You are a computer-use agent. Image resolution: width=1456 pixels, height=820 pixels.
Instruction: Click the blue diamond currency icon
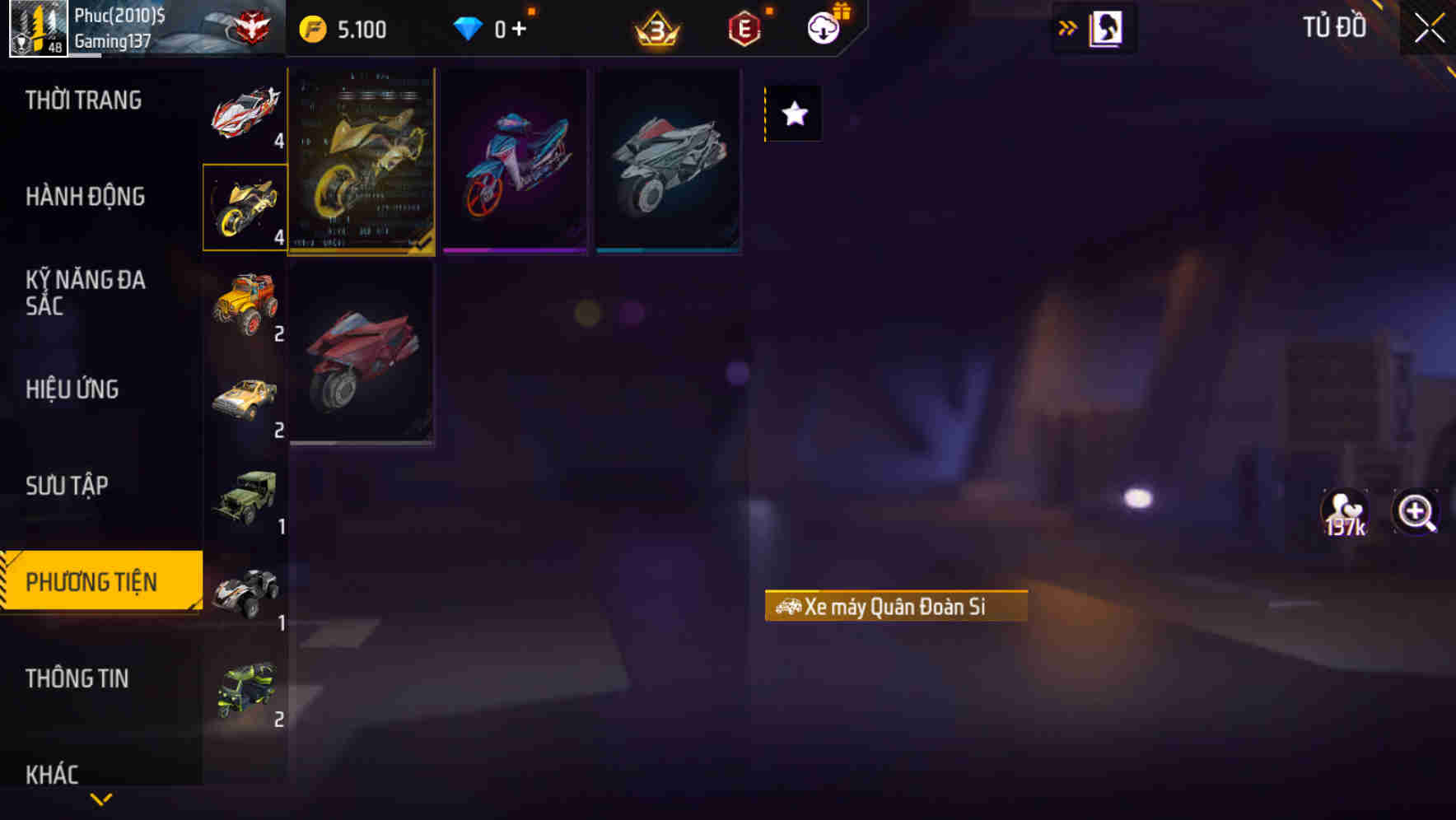[469, 27]
